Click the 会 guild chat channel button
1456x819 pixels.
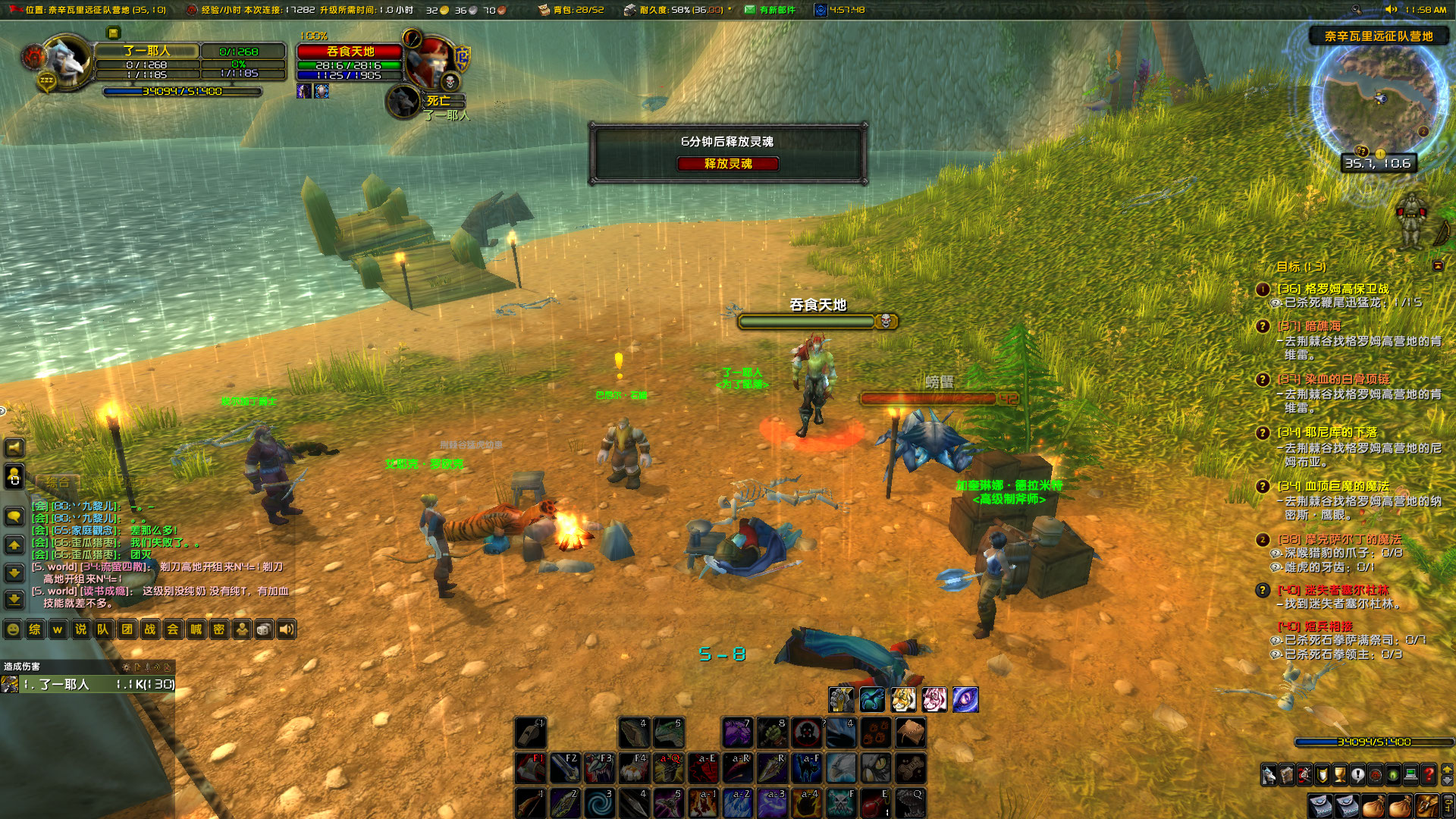(171, 629)
